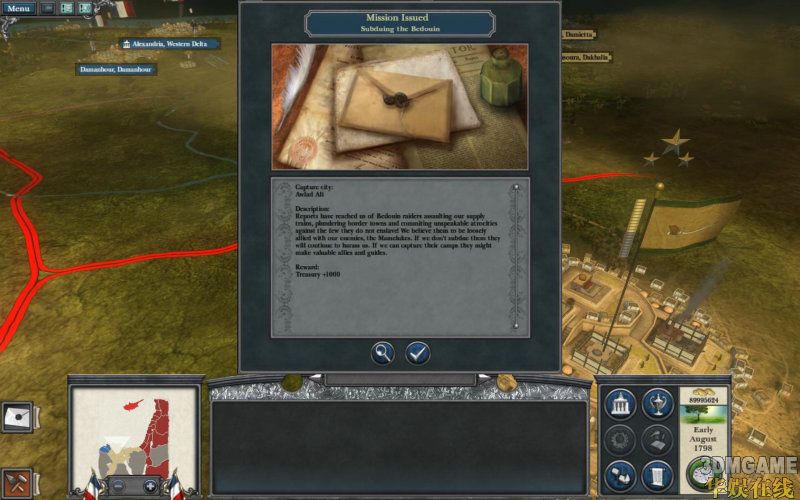
Task: Accept the mission with the checkmark button
Action: tap(417, 352)
